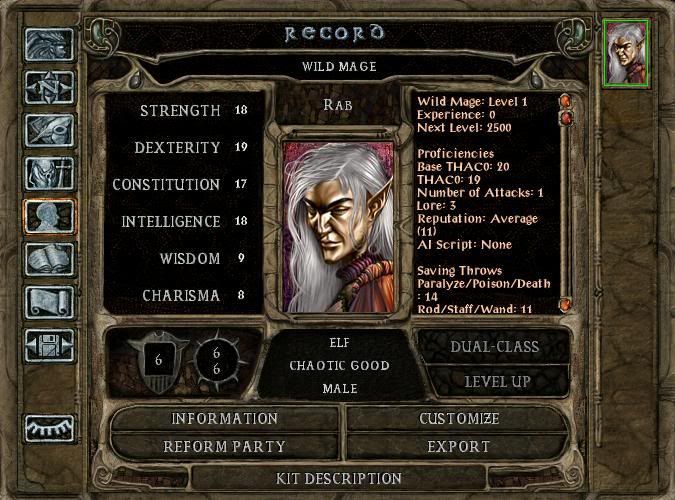Click the Customize button

coord(458,419)
